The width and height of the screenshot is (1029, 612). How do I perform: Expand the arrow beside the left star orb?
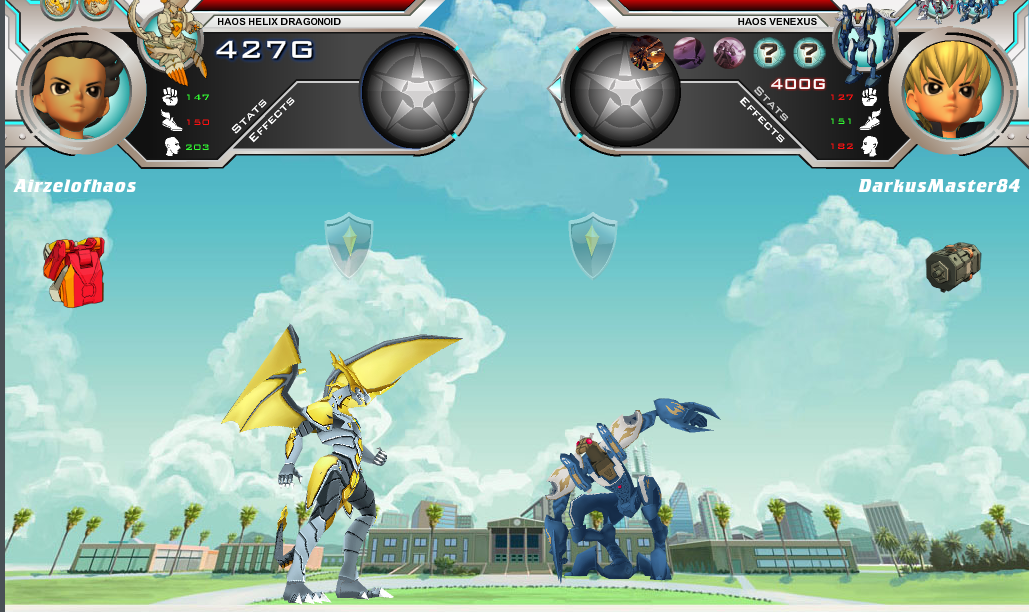(479, 90)
